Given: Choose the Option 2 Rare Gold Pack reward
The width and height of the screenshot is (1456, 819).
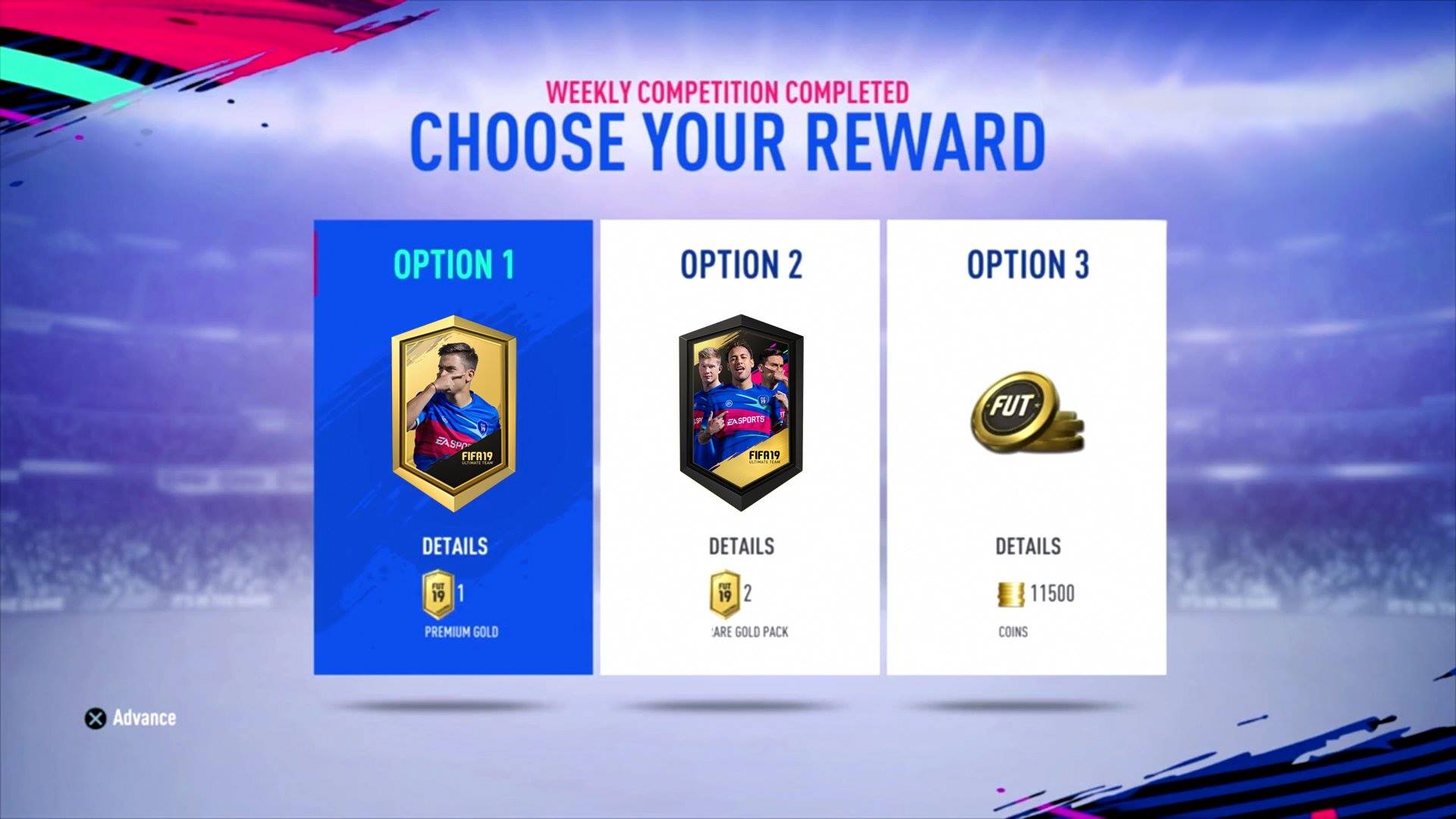Looking at the screenshot, I should 739,447.
